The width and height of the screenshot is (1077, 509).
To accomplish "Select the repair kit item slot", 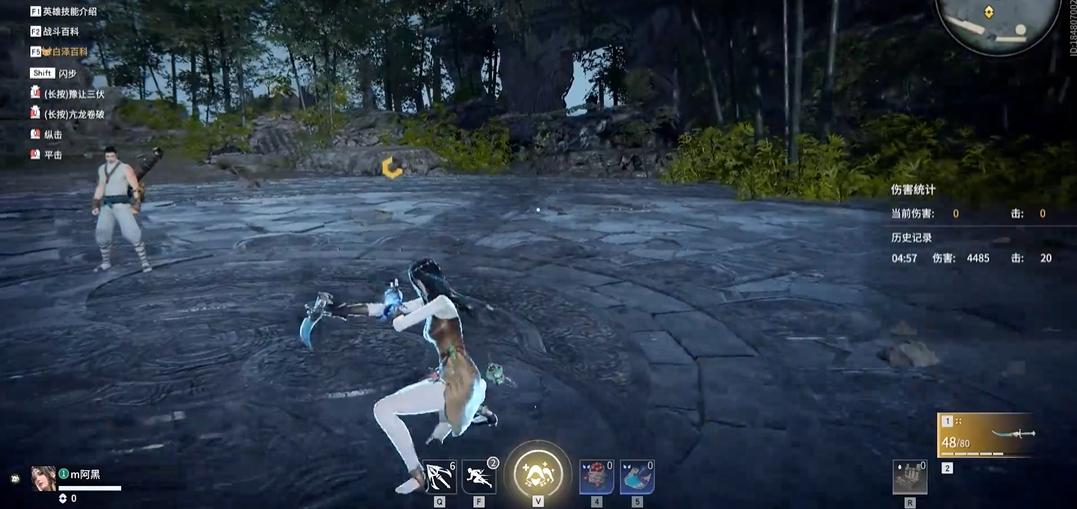I will click(x=910, y=477).
